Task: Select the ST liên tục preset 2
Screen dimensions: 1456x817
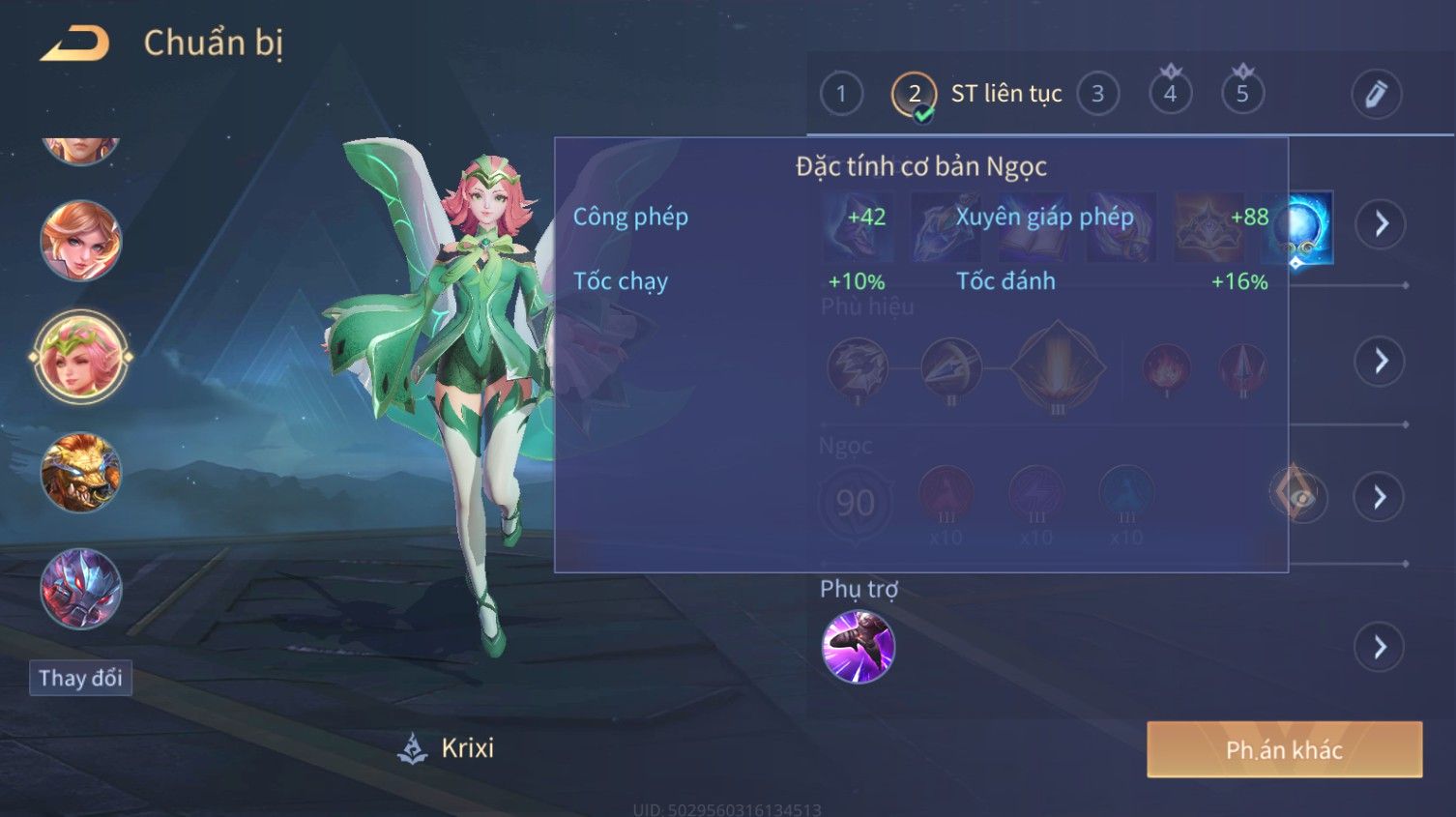Action: click(914, 94)
